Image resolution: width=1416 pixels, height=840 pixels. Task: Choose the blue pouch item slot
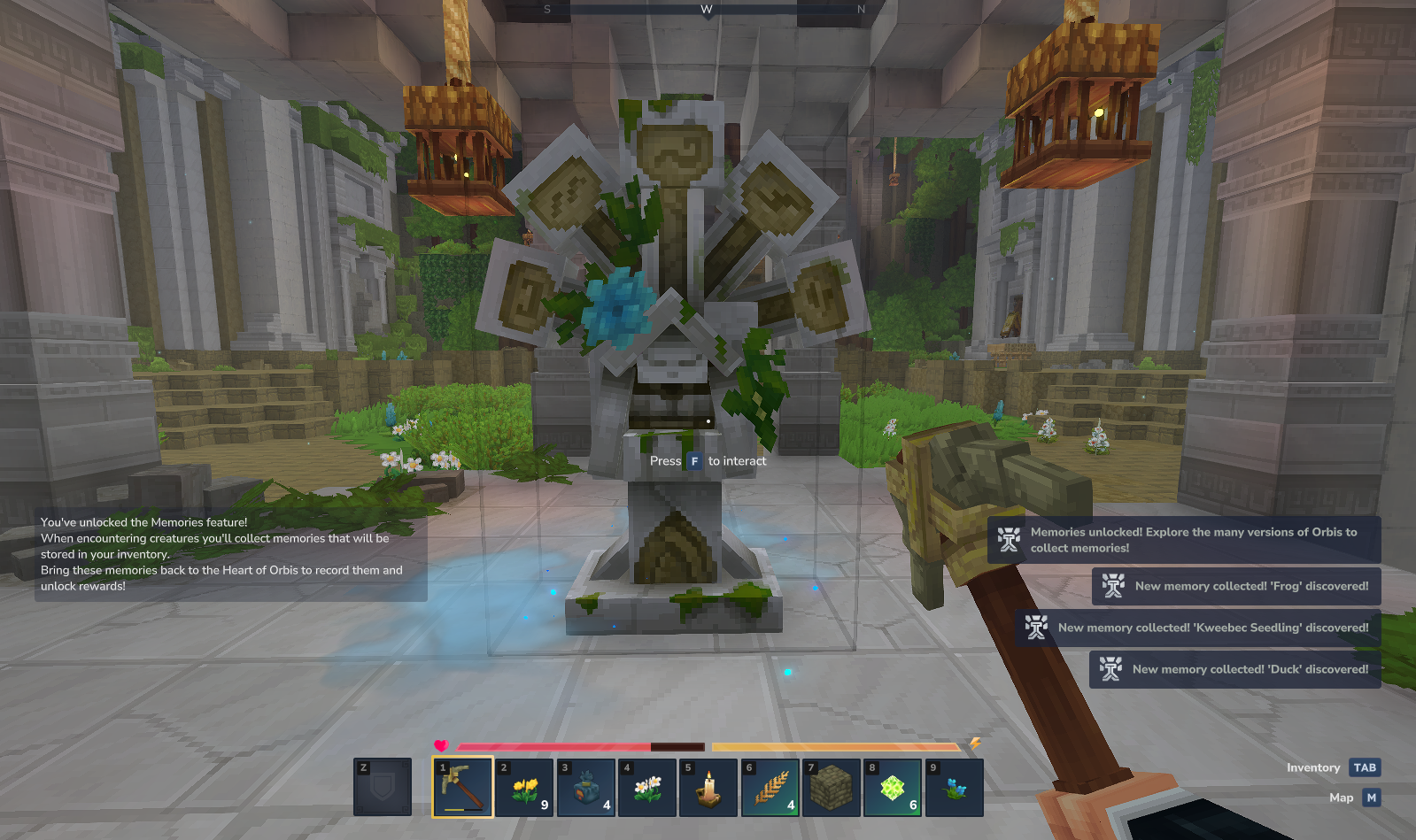coord(586,787)
